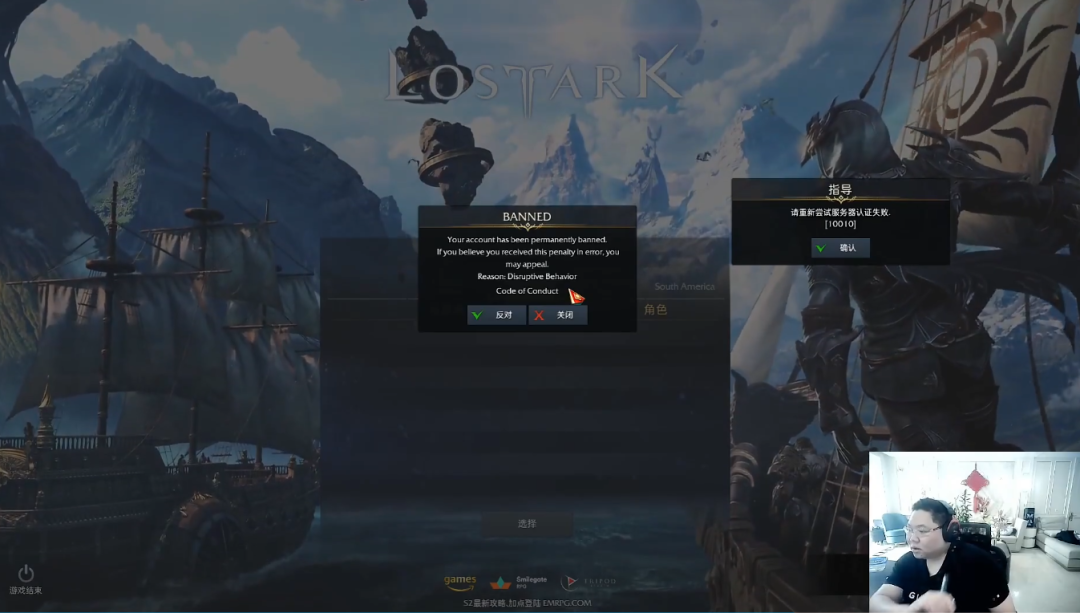Close the BANNED dialog with 关闭
Screen dimensions: 1080x613
point(558,315)
